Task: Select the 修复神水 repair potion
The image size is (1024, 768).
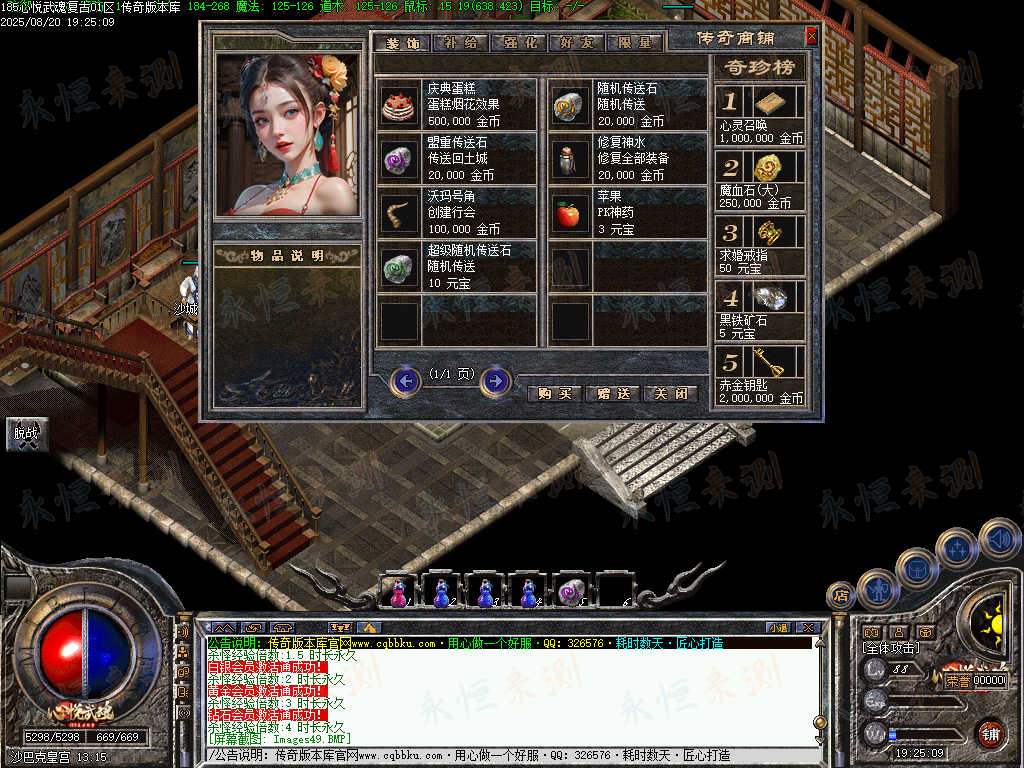Action: [x=571, y=158]
